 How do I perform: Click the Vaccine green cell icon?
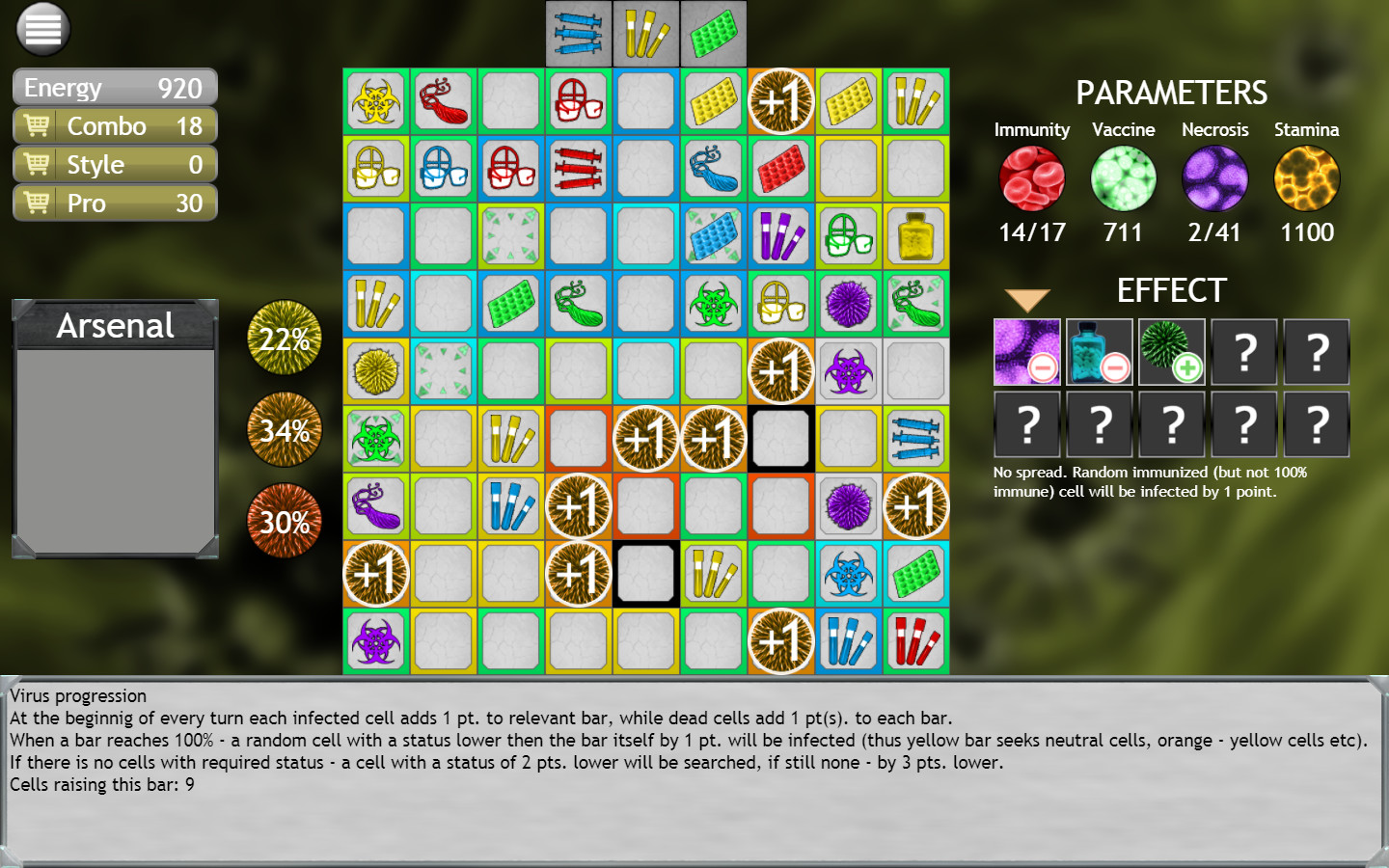click(1123, 178)
